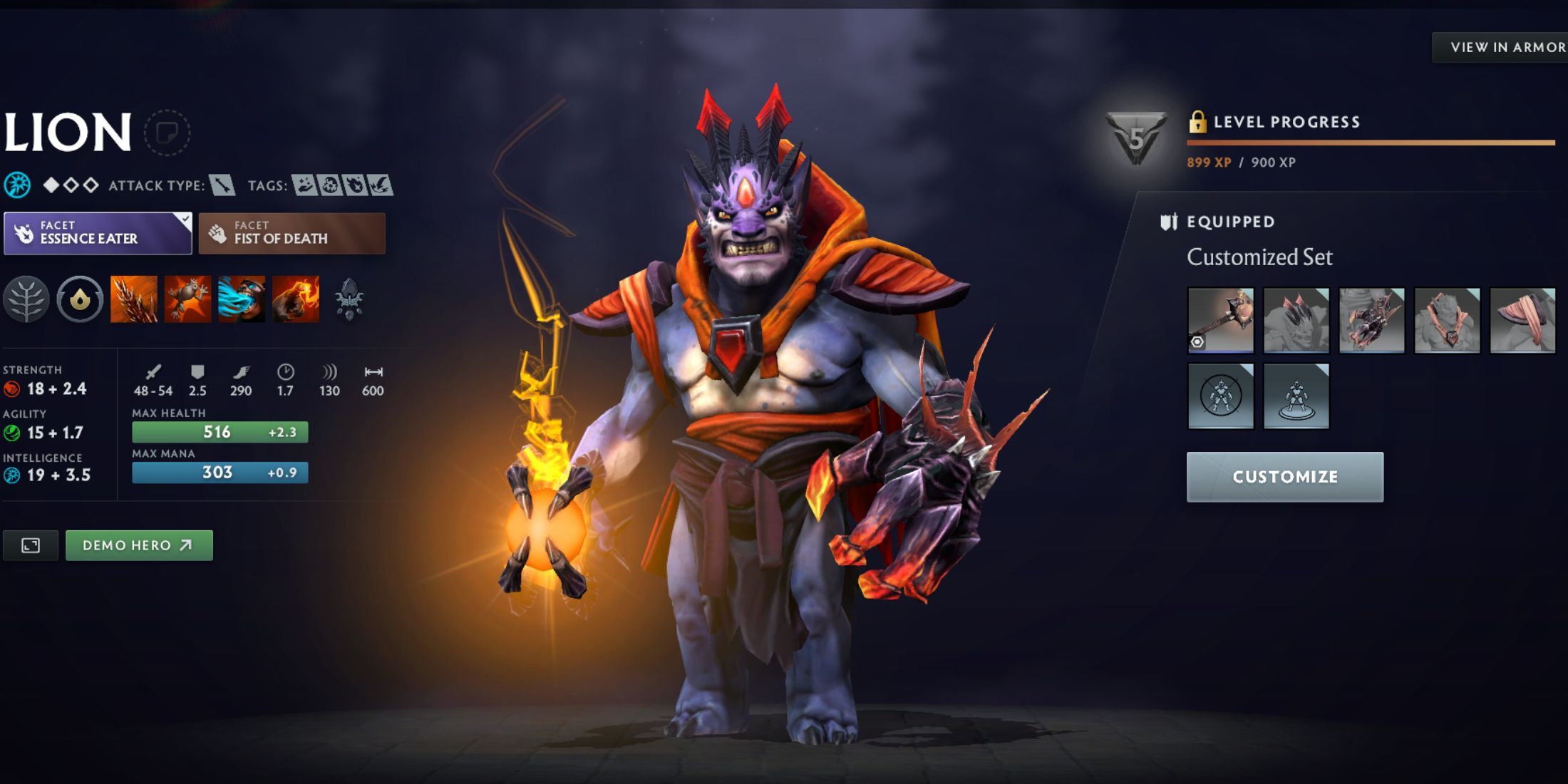Select the equipped staff weapon slot
Viewport: 1568px width, 784px height.
[1220, 320]
